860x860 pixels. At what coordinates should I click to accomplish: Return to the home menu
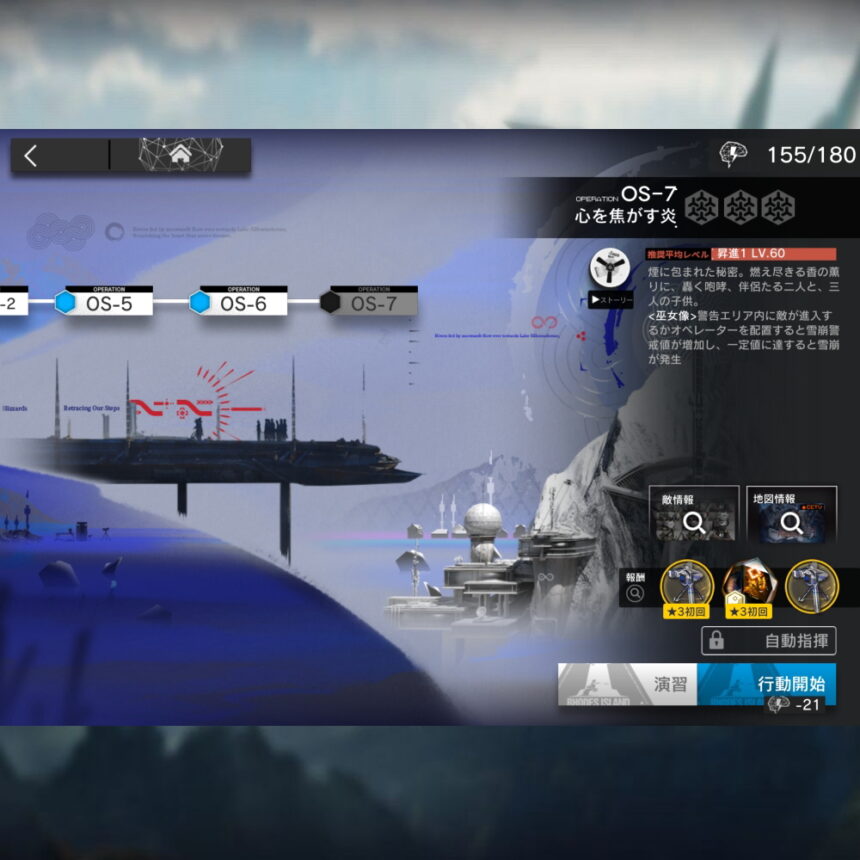180,155
